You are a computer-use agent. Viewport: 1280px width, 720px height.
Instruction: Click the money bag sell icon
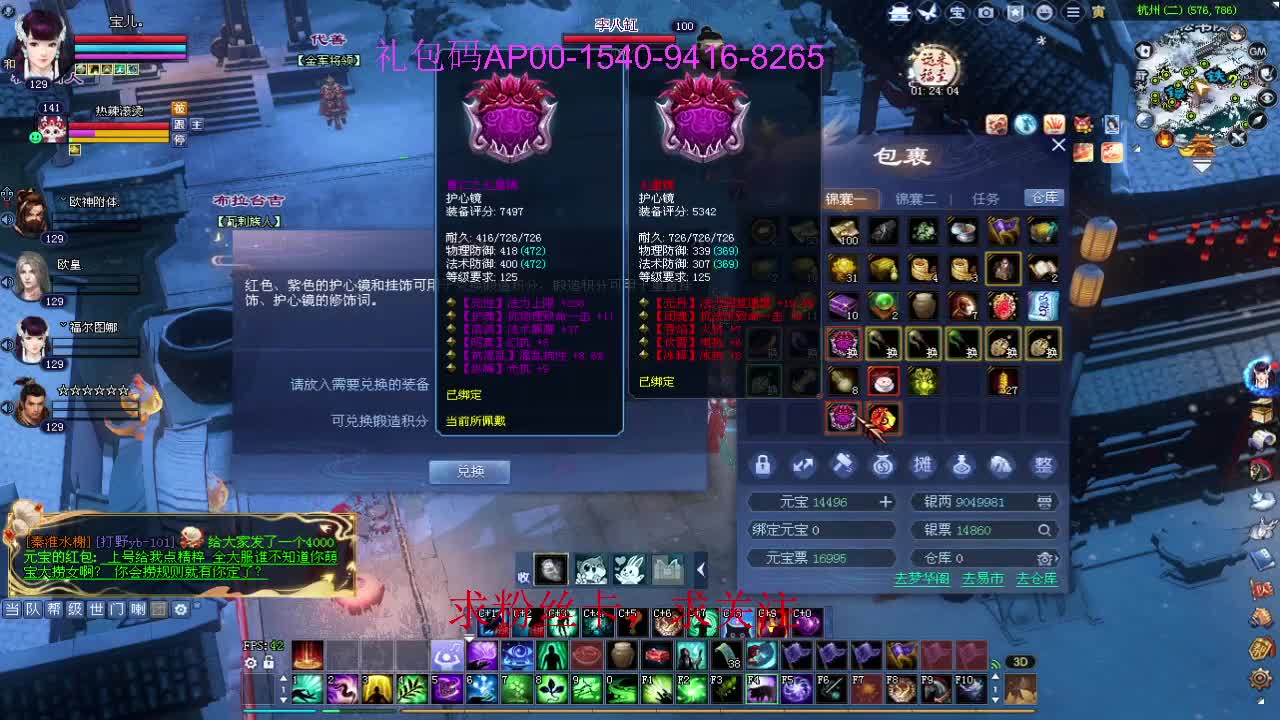[884, 465]
